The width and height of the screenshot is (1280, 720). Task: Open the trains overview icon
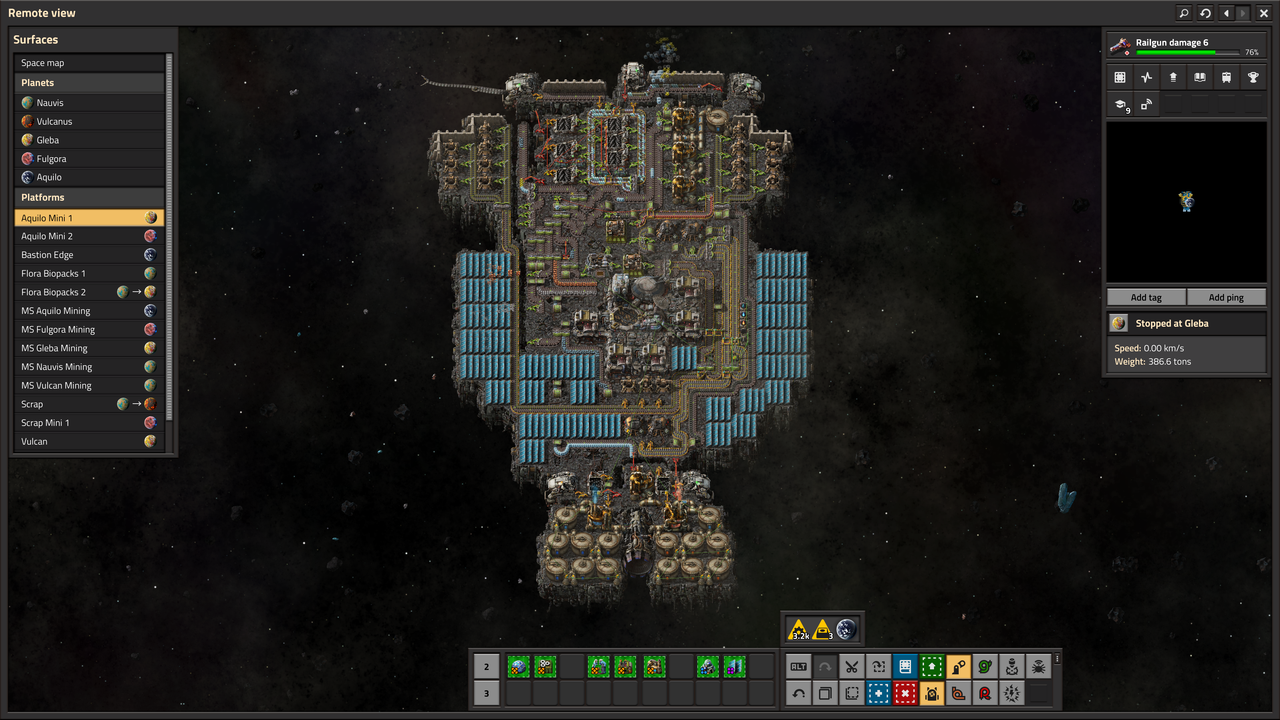[1226, 77]
